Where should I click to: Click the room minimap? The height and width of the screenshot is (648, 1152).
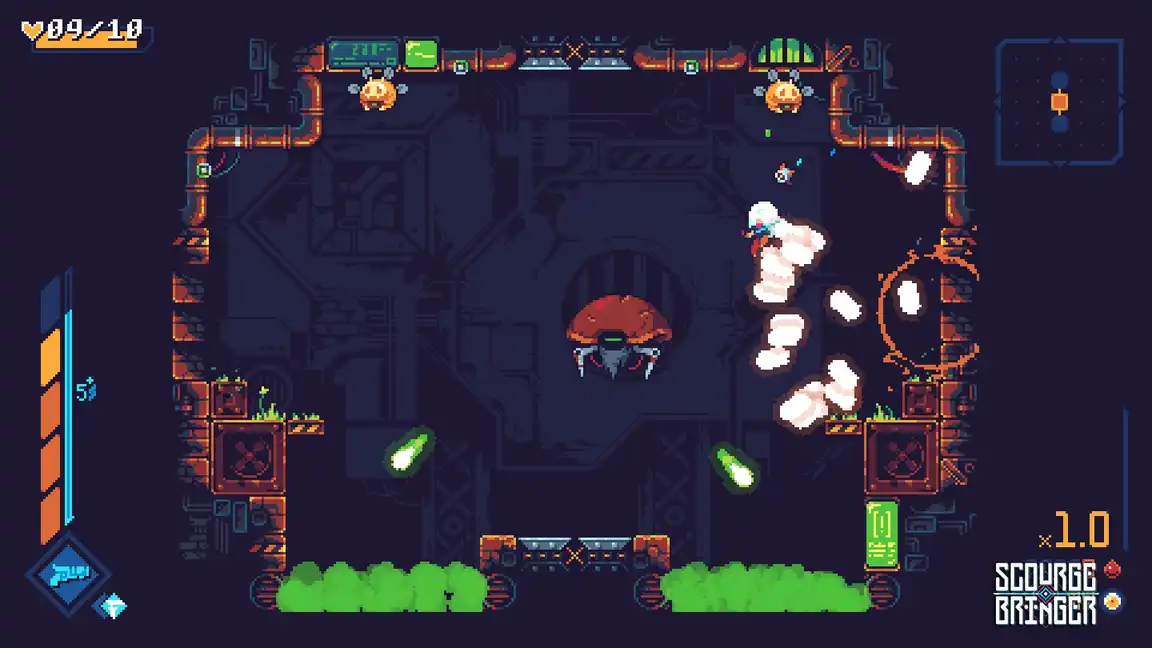1059,101
